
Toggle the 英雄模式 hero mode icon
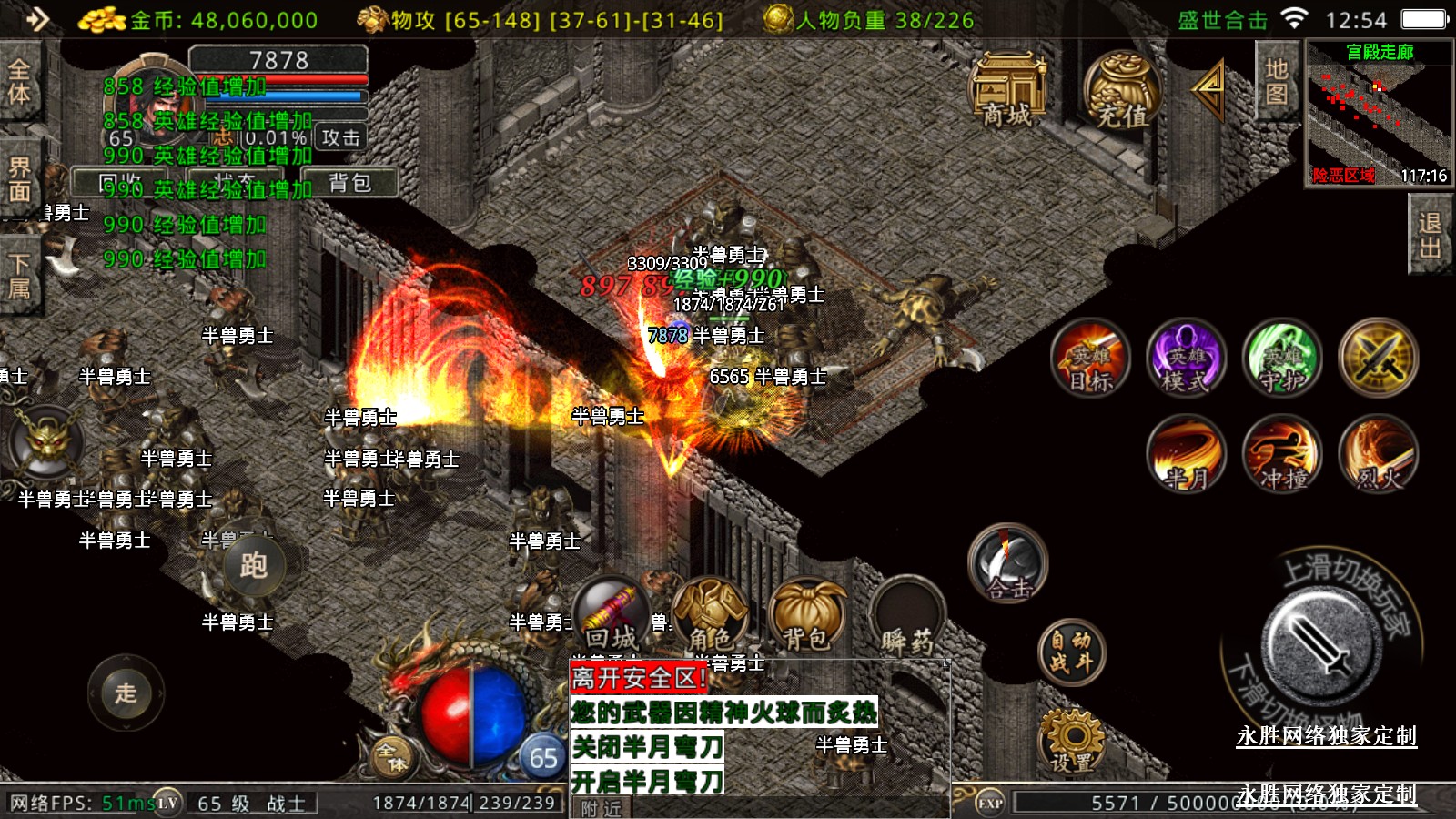point(1185,358)
